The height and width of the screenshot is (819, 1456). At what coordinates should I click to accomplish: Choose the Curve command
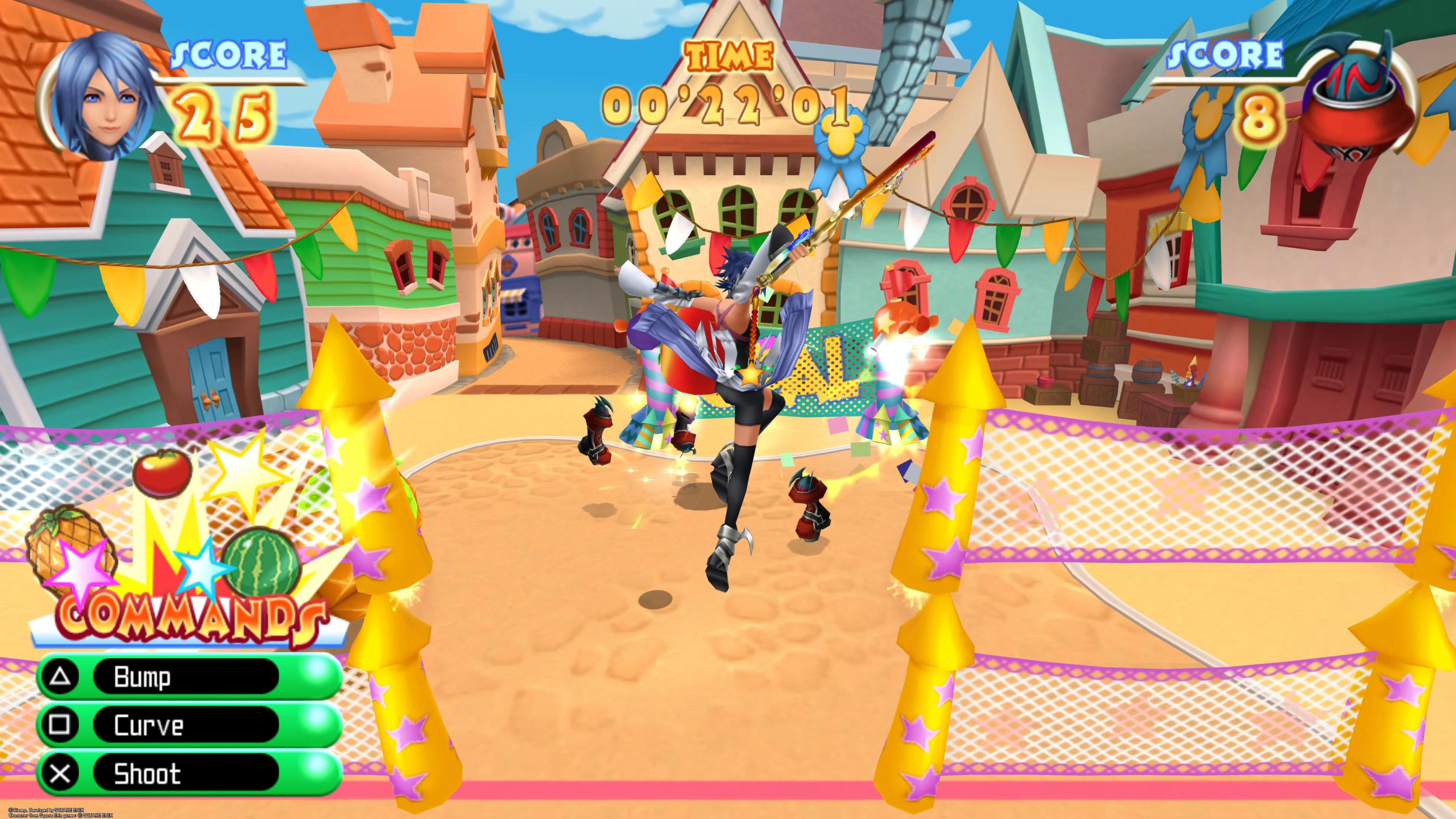[186, 725]
